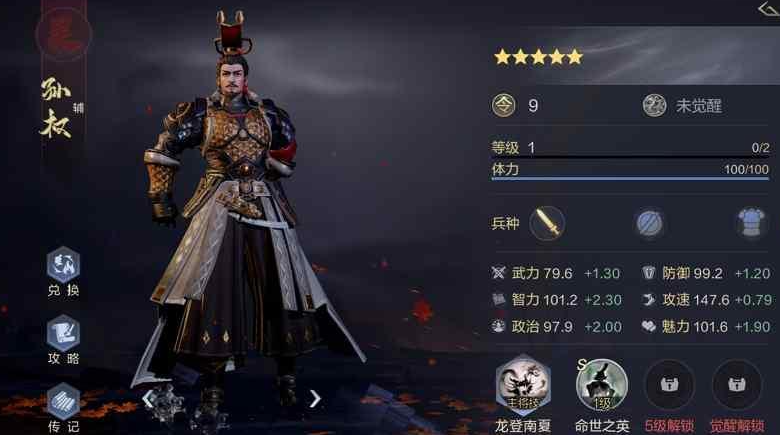Select the sword troop type icon
The width and height of the screenshot is (780, 435).
[x=547, y=223]
